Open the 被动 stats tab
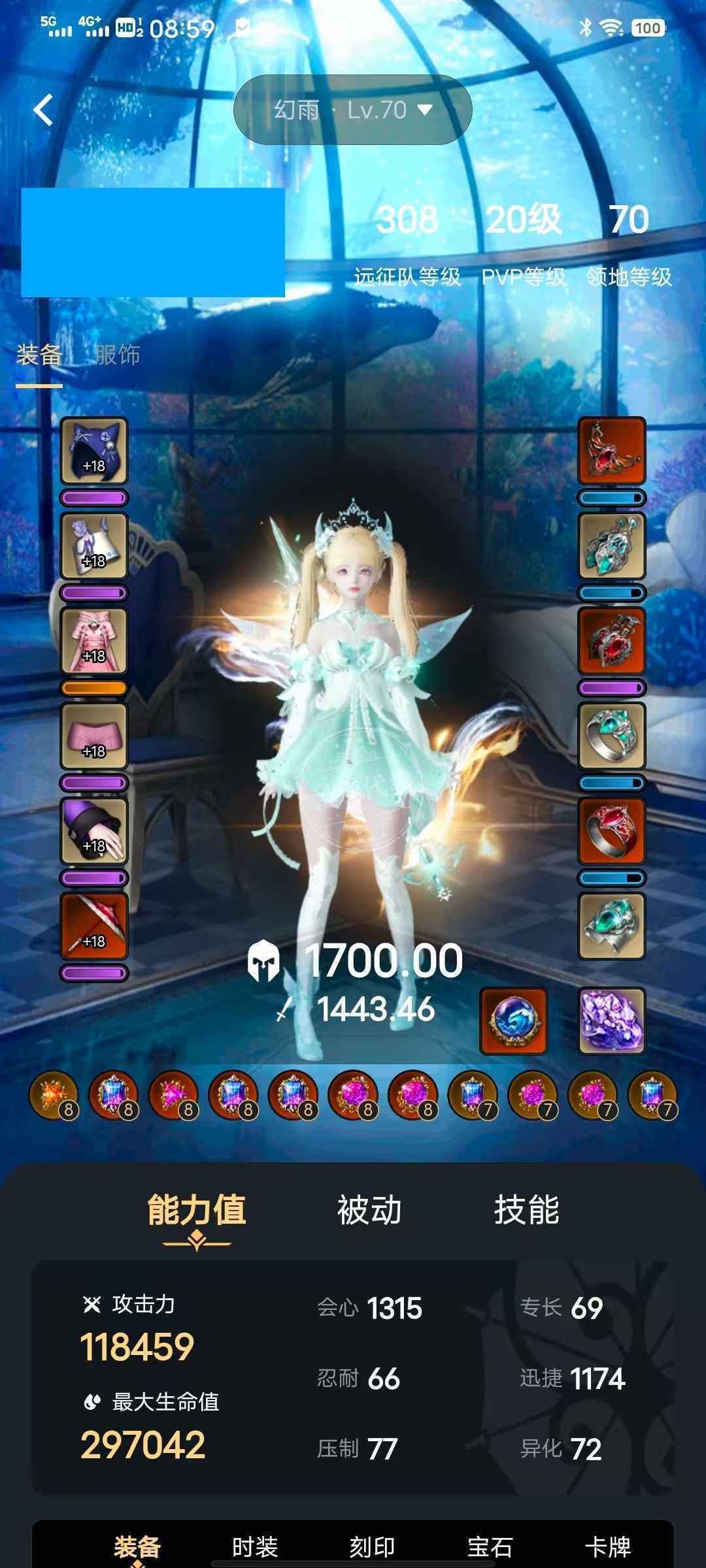The width and height of the screenshot is (706, 1568). 369,1211
